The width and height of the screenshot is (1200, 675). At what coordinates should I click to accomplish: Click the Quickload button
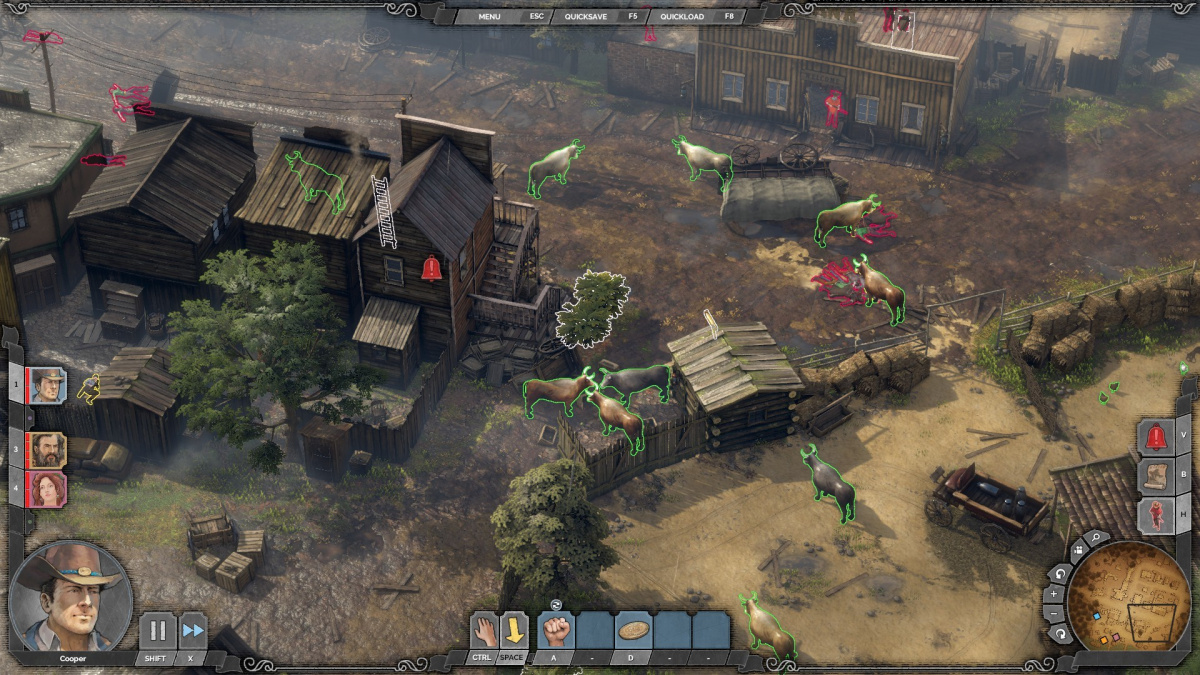coord(683,16)
